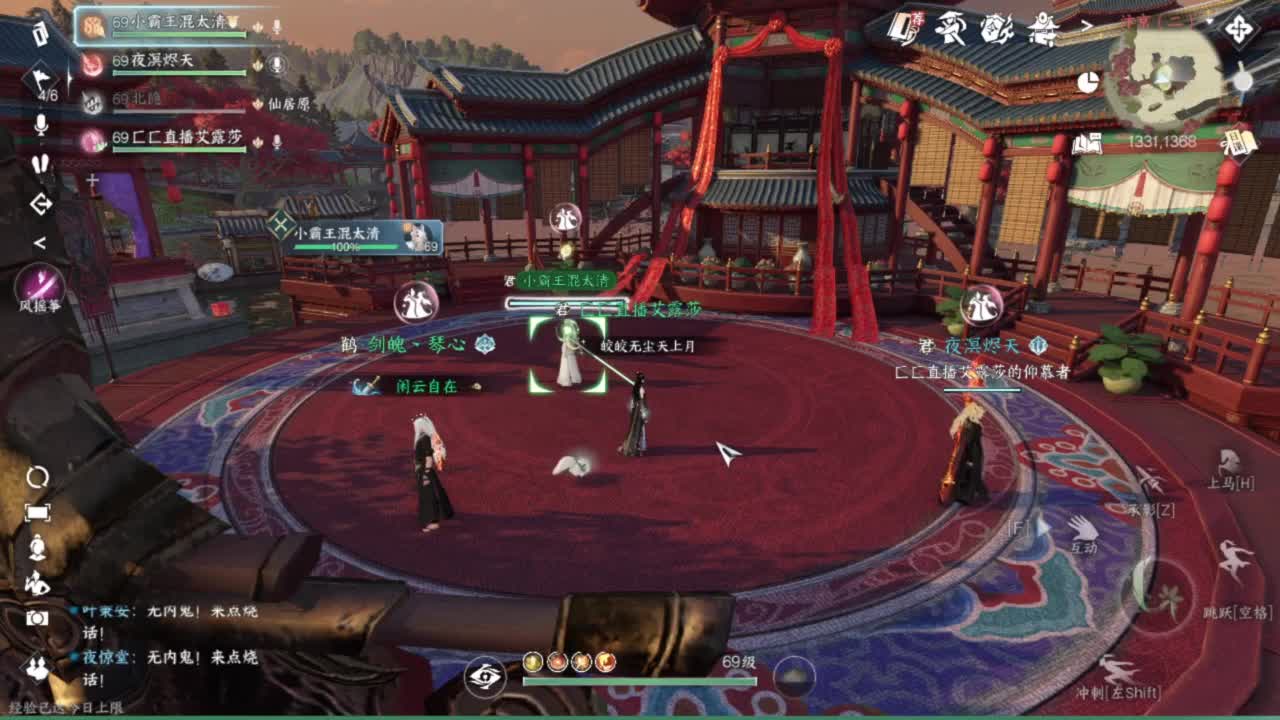
Task: Expand the right-pointing chevron in top toolbar
Action: [1089, 23]
